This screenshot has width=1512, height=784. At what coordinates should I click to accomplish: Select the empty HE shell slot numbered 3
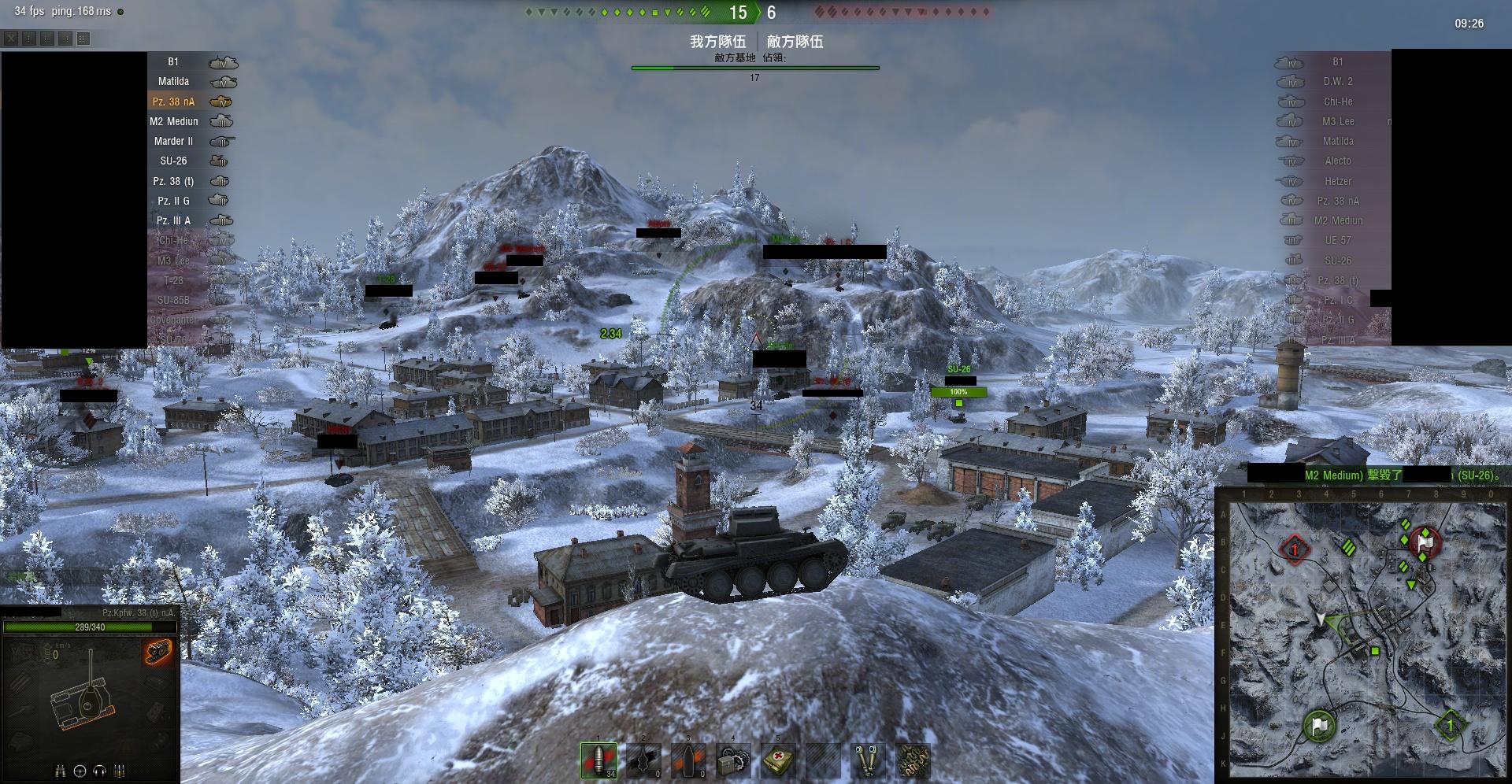tap(688, 760)
